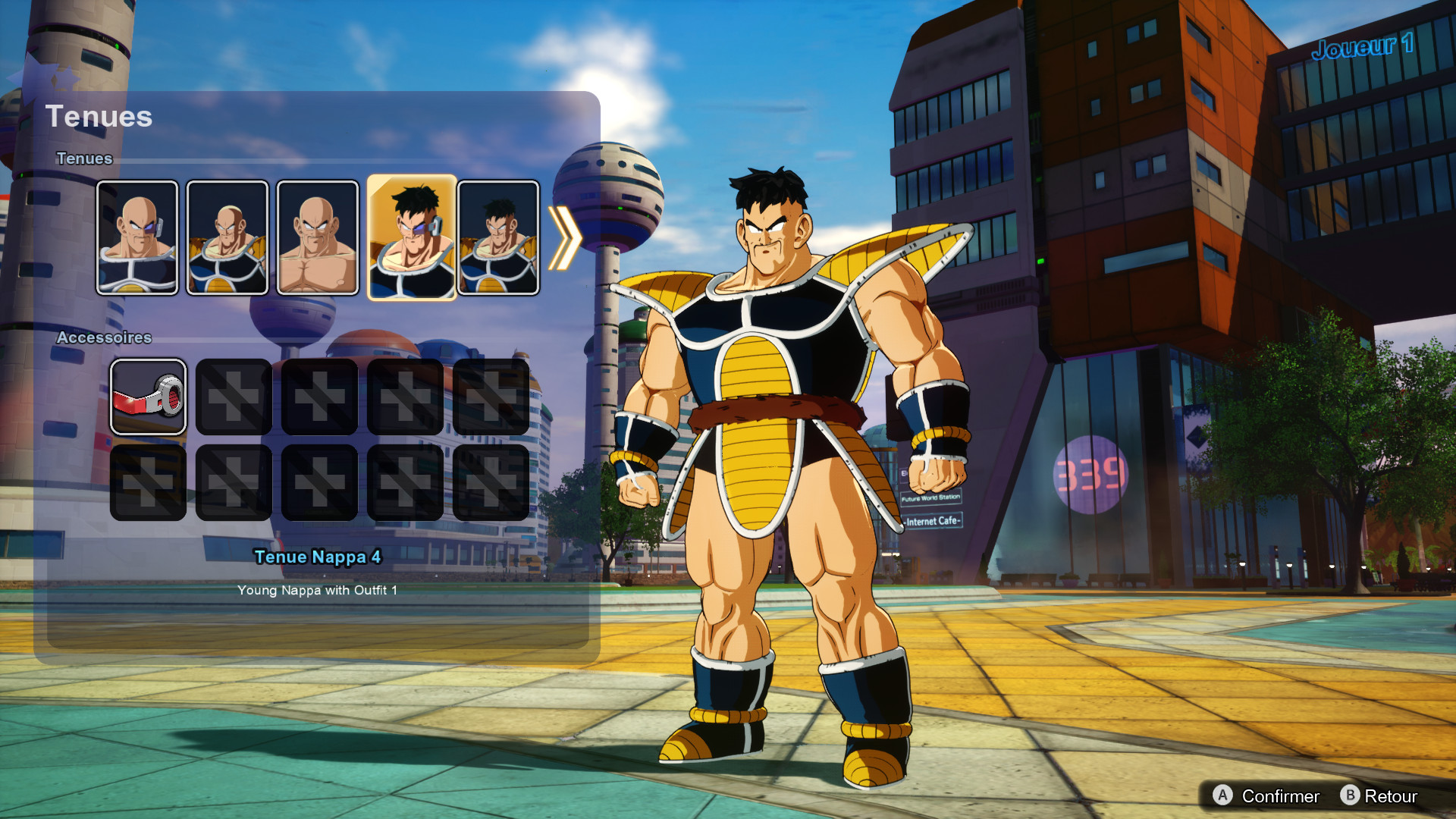Select the second bald Nappa armor outfit

point(228,236)
